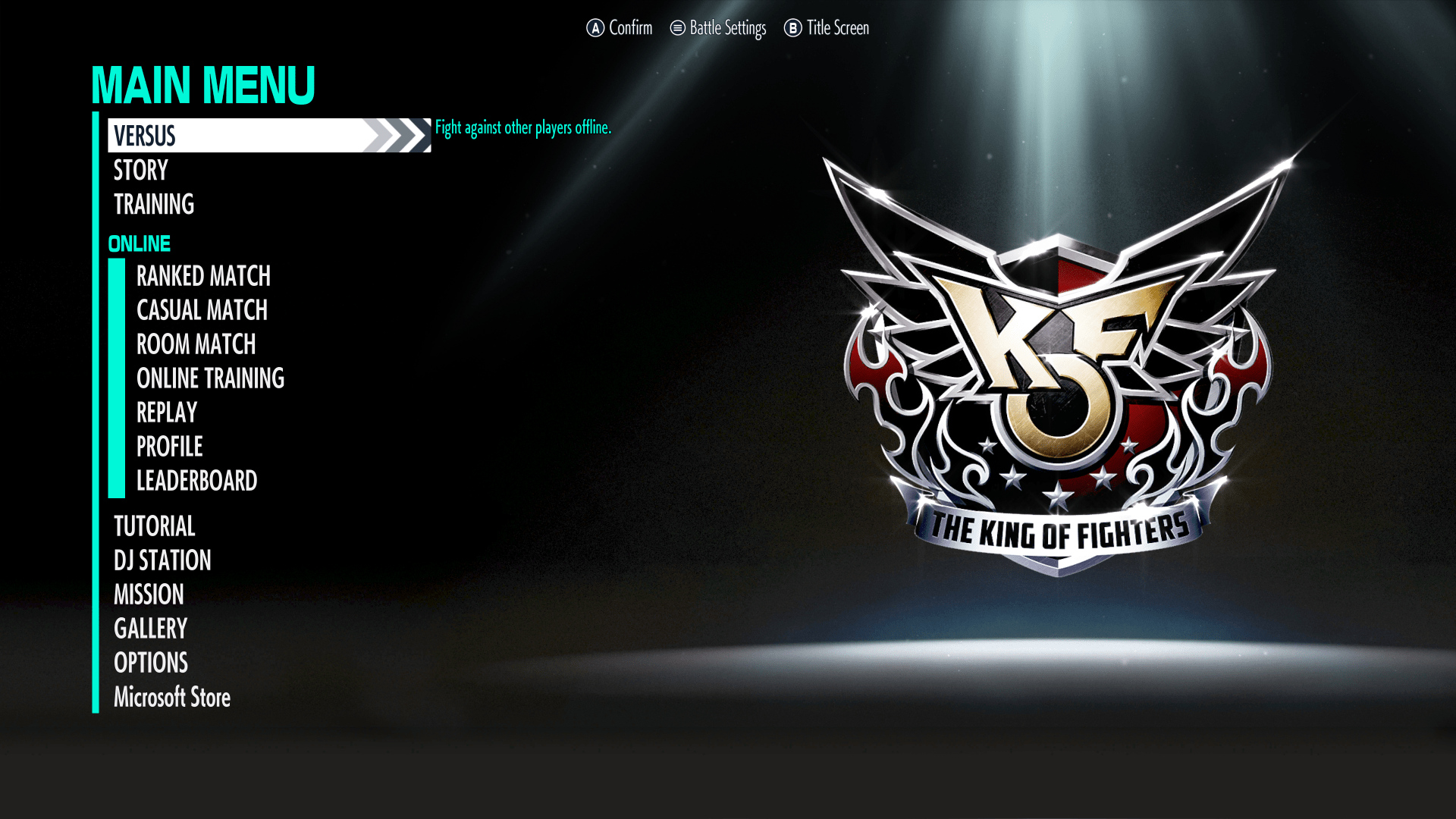This screenshot has width=1456, height=819.
Task: Enter ONLINE TRAINING
Action: pyautogui.click(x=210, y=378)
